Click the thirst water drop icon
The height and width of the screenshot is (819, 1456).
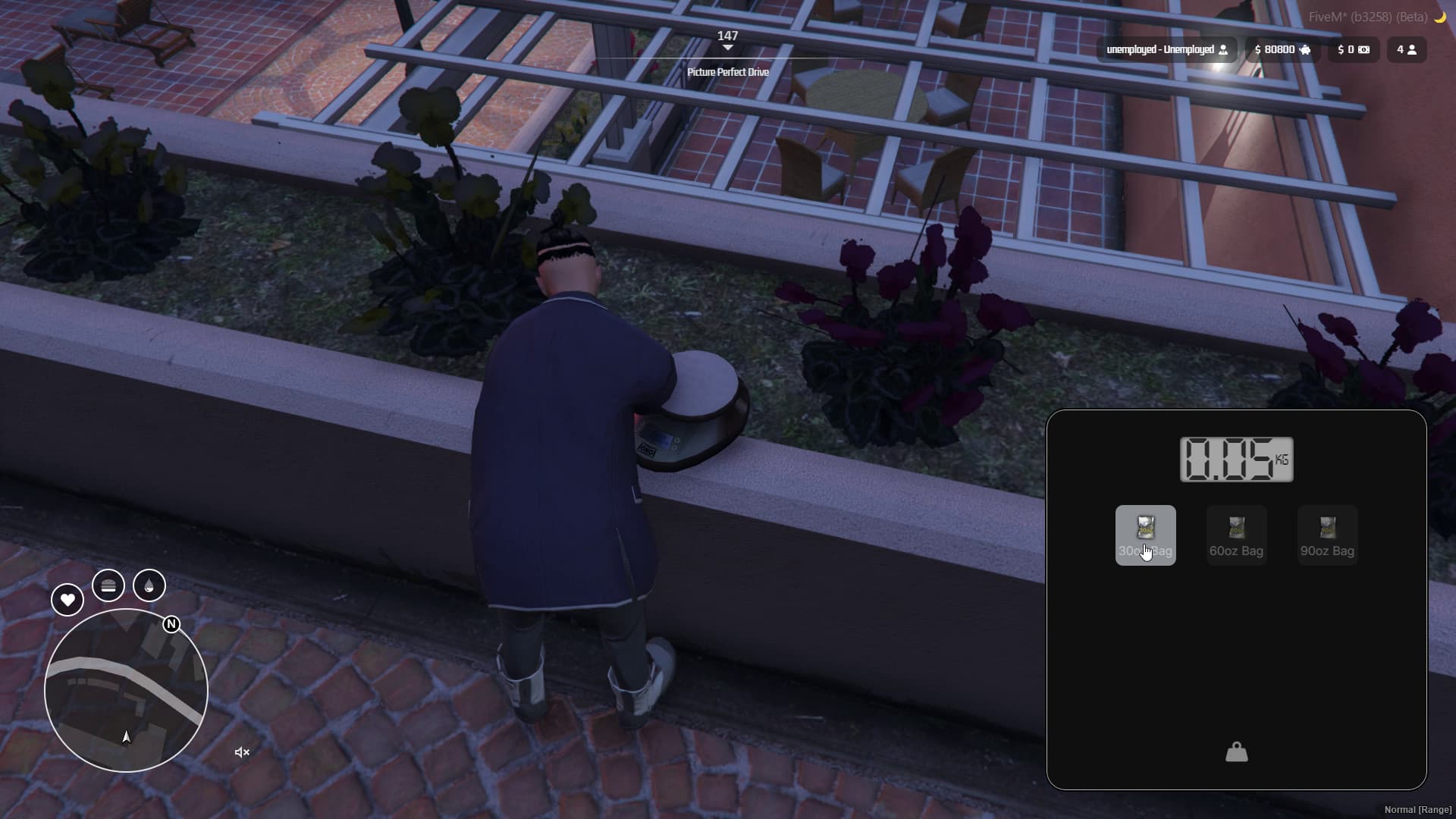(149, 585)
